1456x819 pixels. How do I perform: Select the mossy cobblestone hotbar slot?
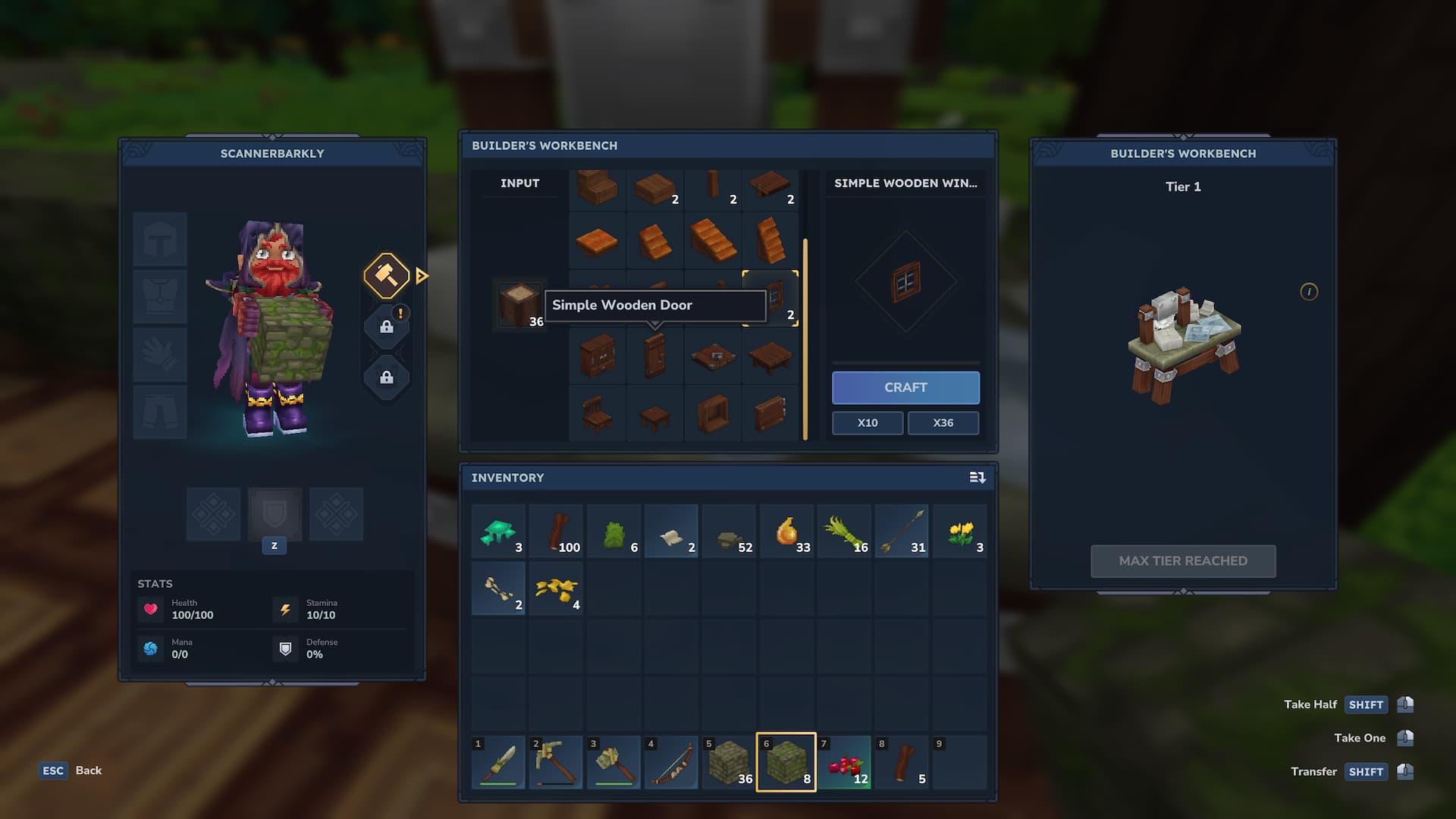786,762
